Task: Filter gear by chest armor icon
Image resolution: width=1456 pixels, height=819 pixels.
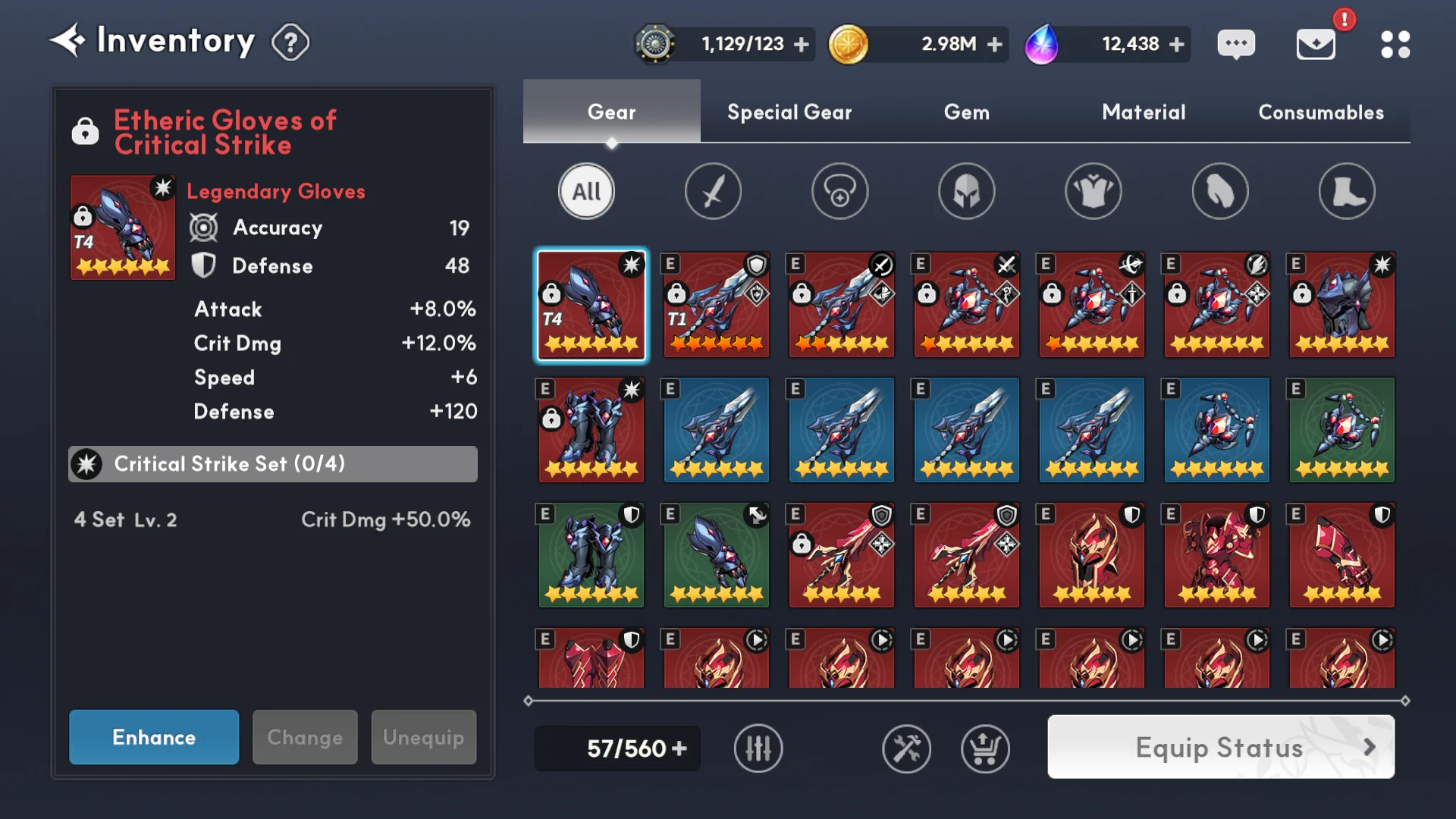Action: pos(1093,191)
